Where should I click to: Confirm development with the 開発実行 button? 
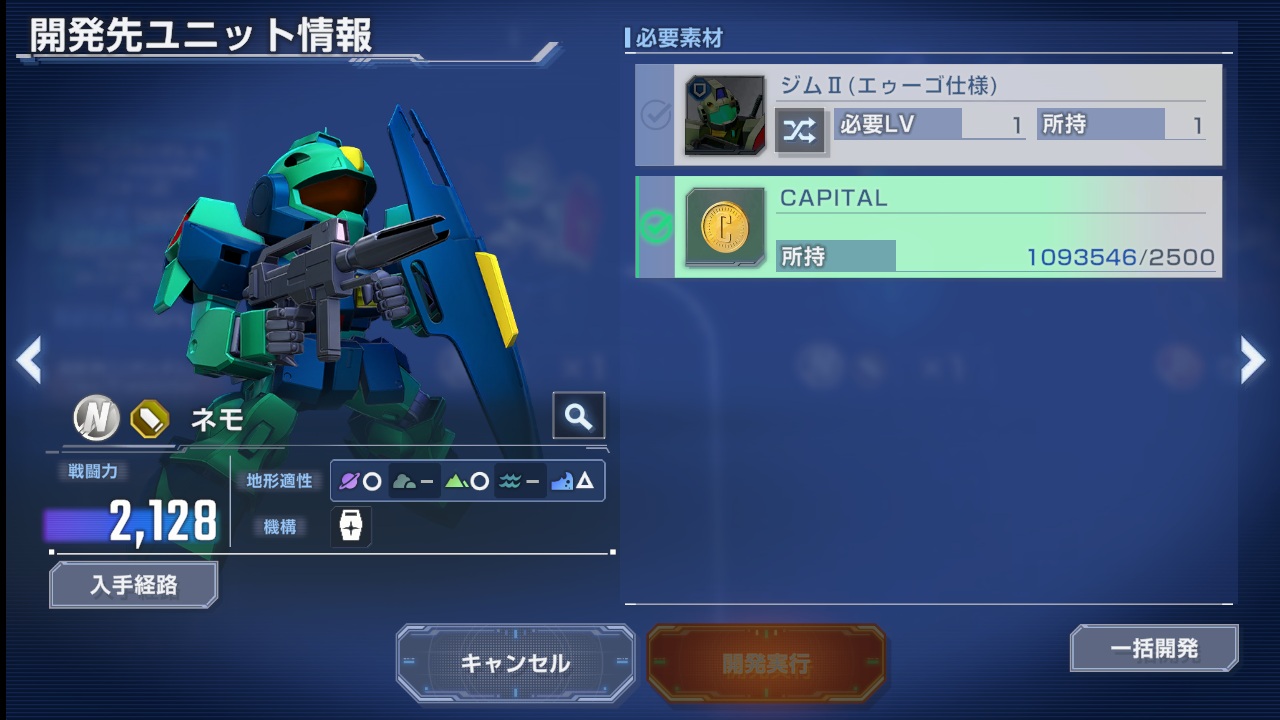pos(766,663)
